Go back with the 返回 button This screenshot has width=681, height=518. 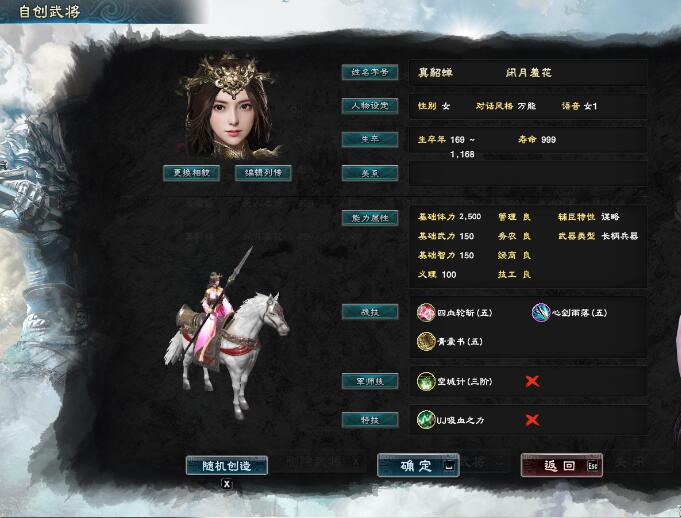click(561, 466)
